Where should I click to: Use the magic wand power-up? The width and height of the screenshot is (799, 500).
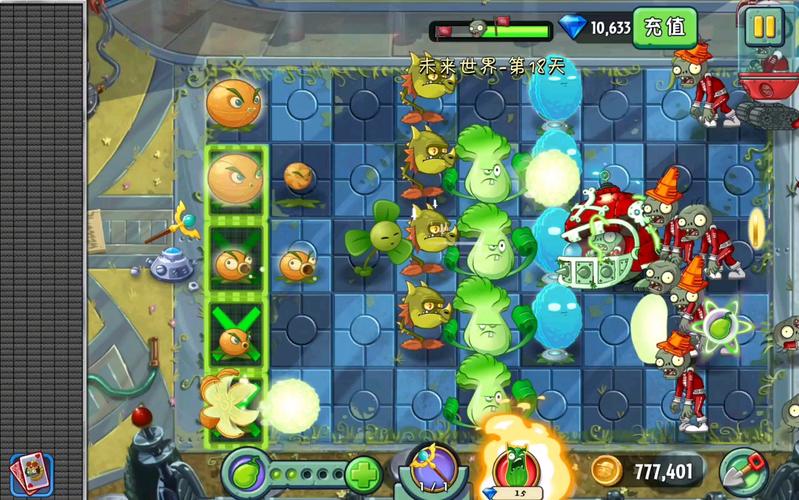point(432,468)
